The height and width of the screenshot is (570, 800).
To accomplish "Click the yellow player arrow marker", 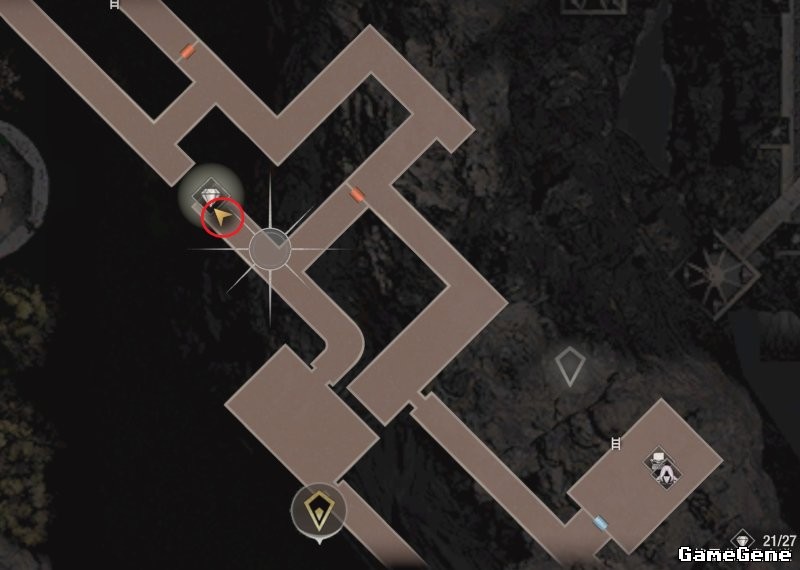I will [x=222, y=216].
